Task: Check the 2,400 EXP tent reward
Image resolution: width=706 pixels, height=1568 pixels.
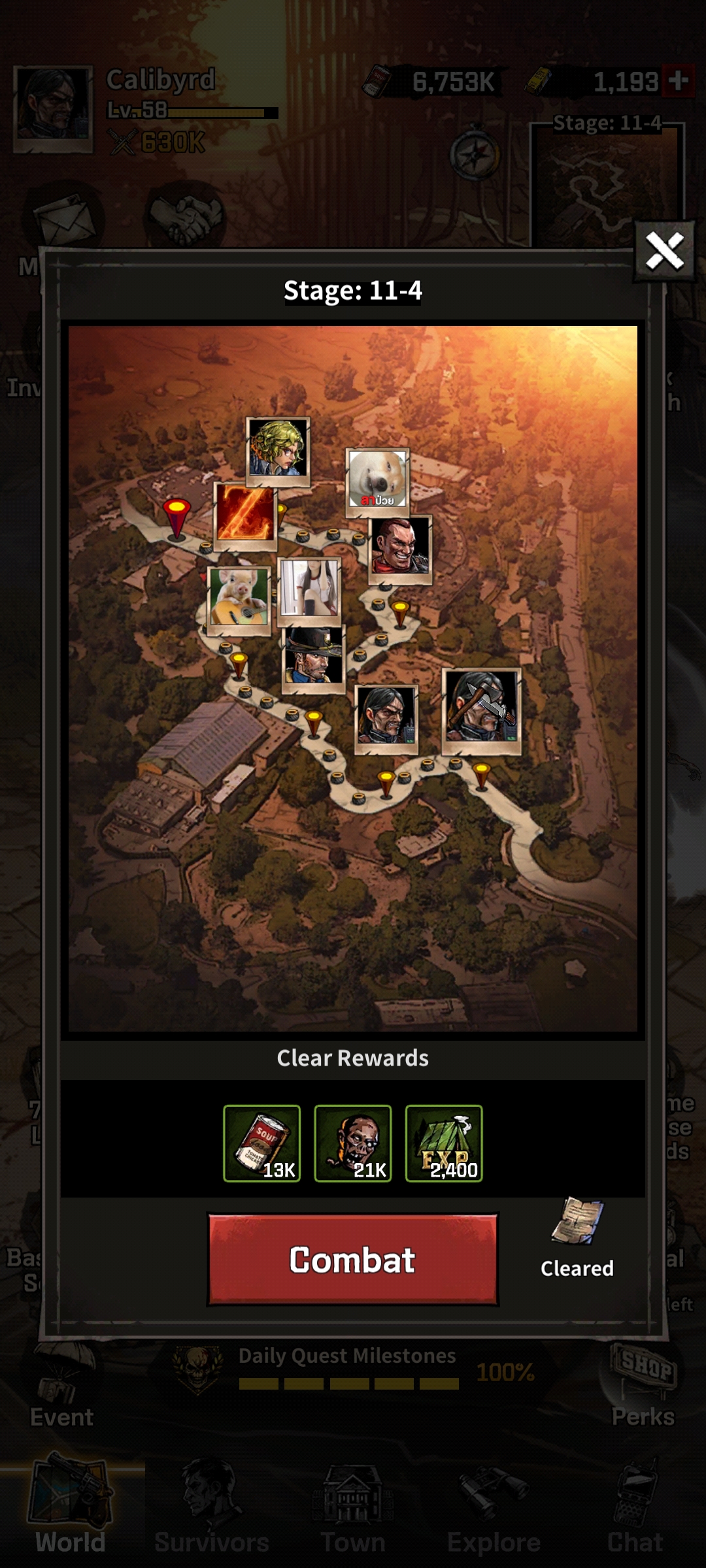Action: point(444,1143)
